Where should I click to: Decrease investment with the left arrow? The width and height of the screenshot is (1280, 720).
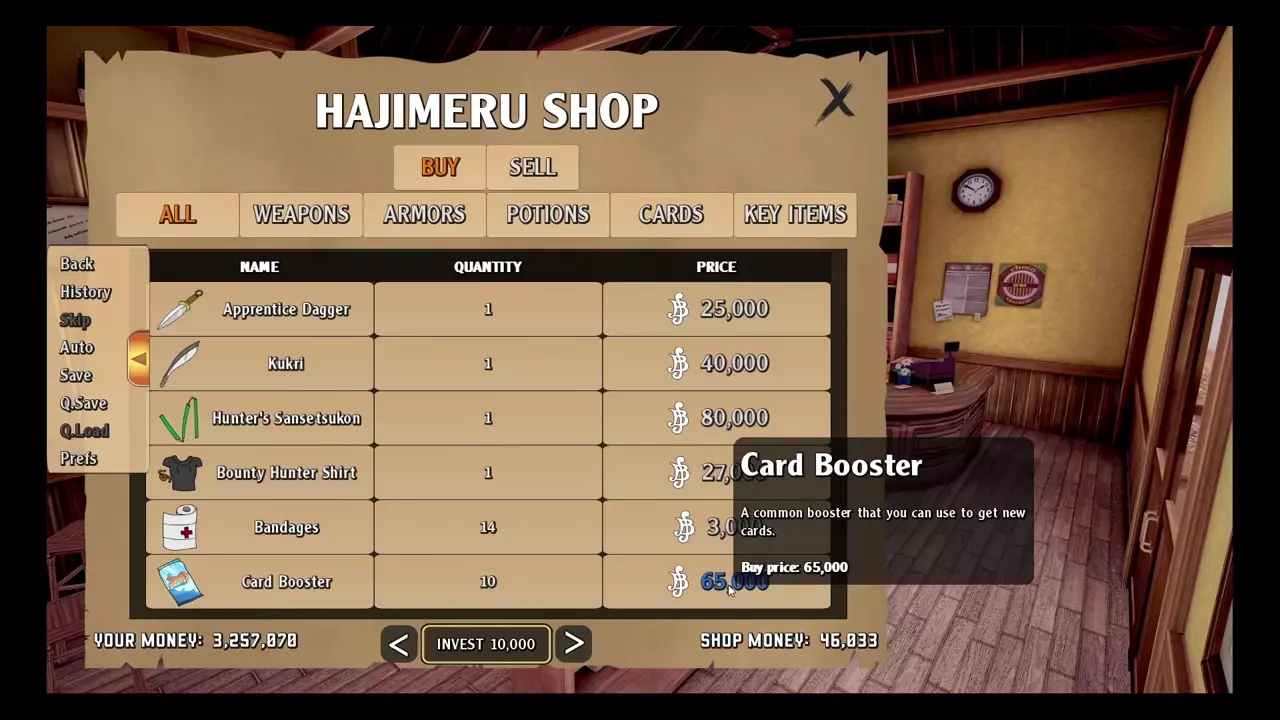[398, 644]
